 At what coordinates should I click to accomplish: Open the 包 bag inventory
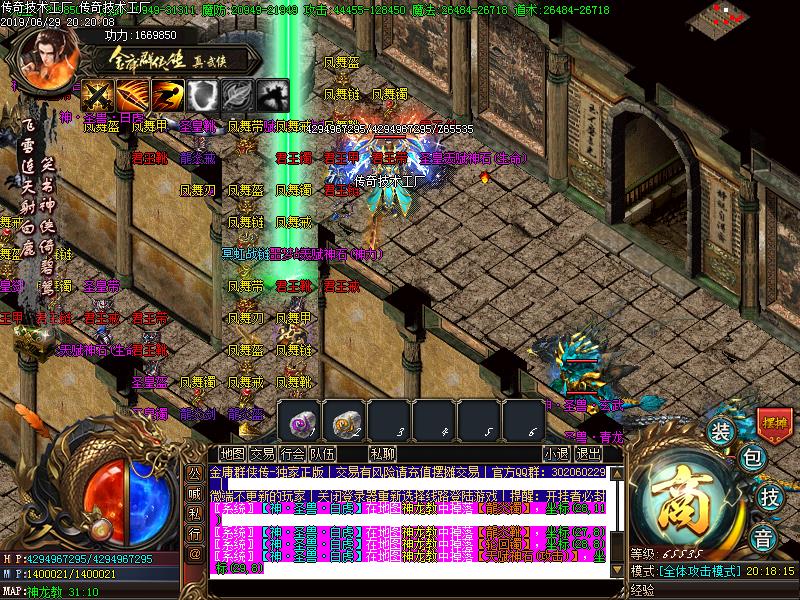(x=752, y=460)
